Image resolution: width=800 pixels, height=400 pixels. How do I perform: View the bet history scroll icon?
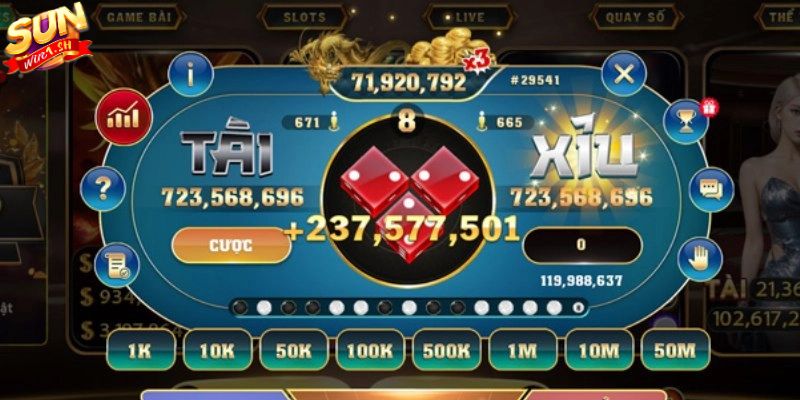[x=119, y=262]
